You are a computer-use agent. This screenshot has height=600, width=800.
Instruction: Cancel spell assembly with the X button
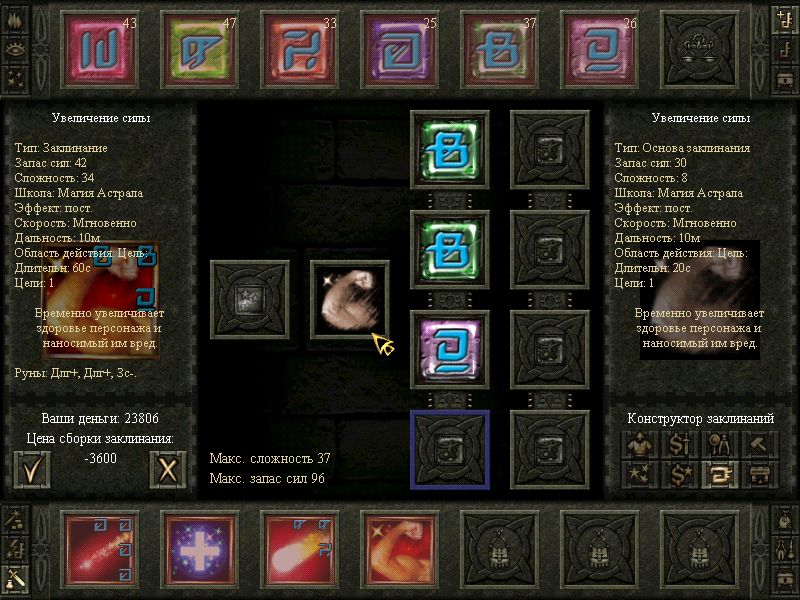(x=167, y=468)
